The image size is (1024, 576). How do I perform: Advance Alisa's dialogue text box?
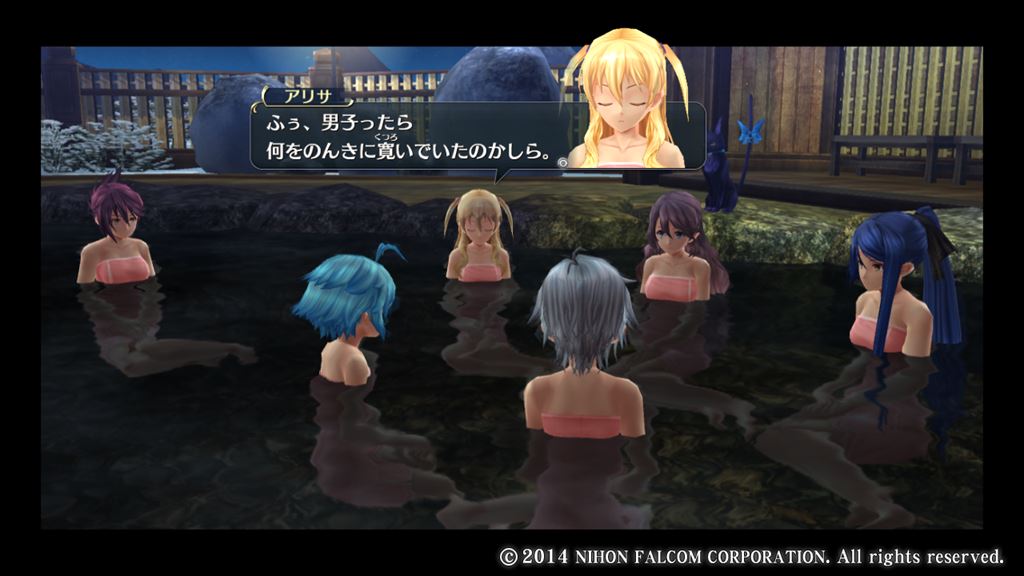[563, 159]
